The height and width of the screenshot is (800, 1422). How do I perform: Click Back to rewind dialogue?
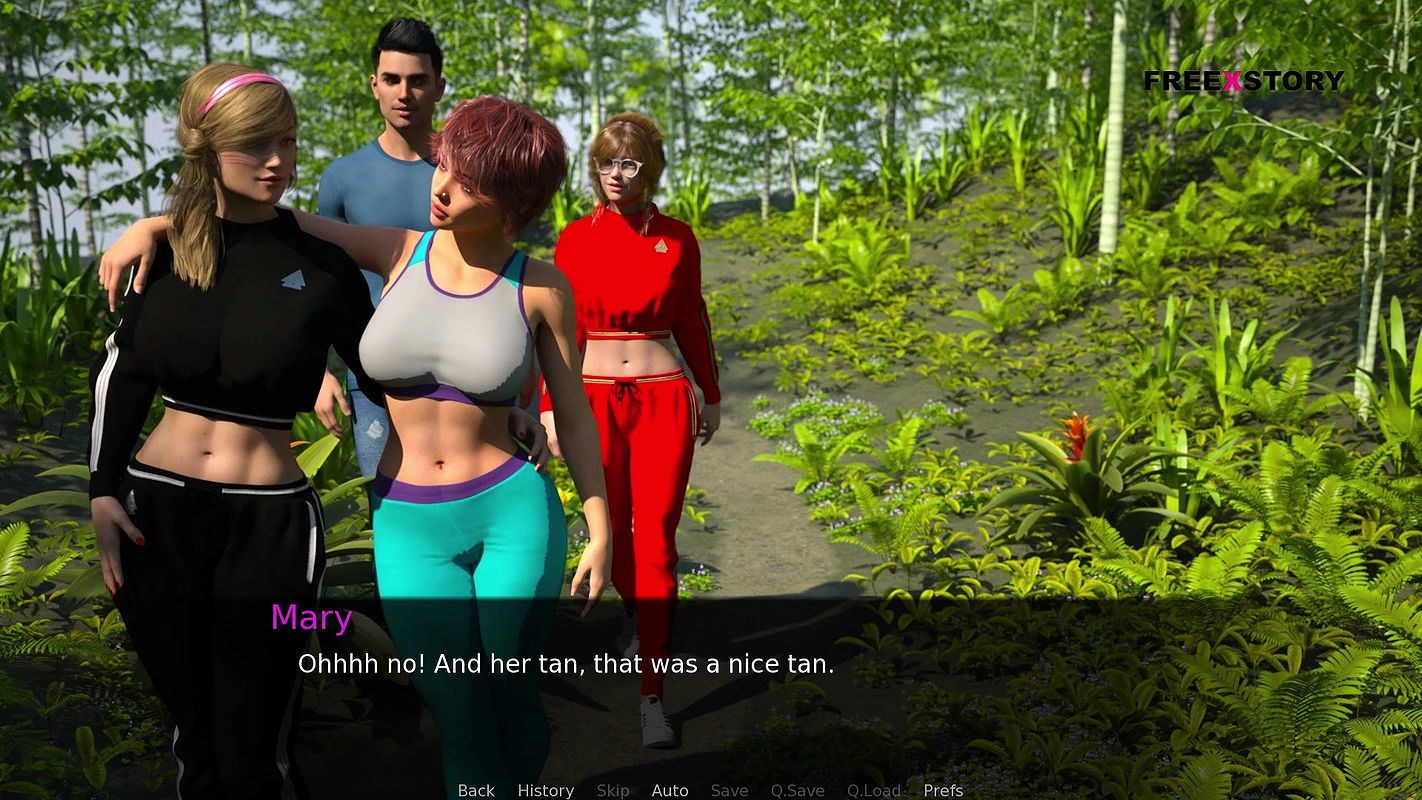pyautogui.click(x=476, y=790)
